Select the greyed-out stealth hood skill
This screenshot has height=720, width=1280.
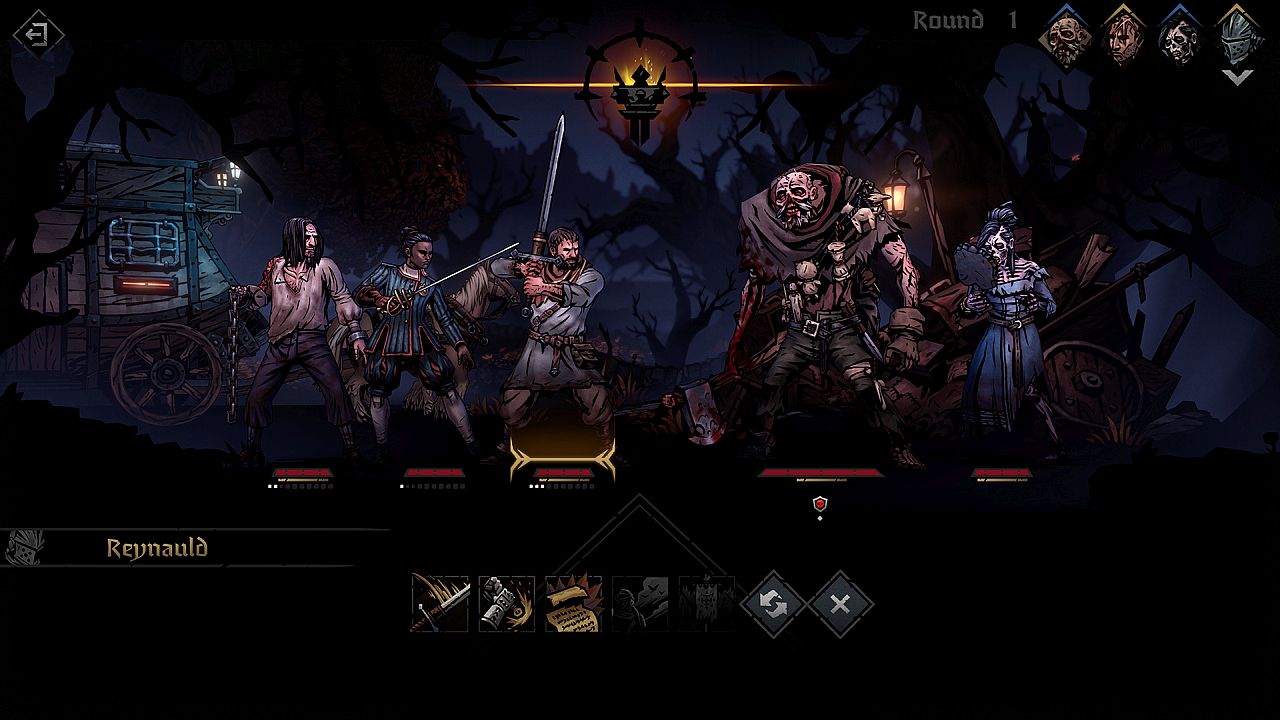coord(637,603)
